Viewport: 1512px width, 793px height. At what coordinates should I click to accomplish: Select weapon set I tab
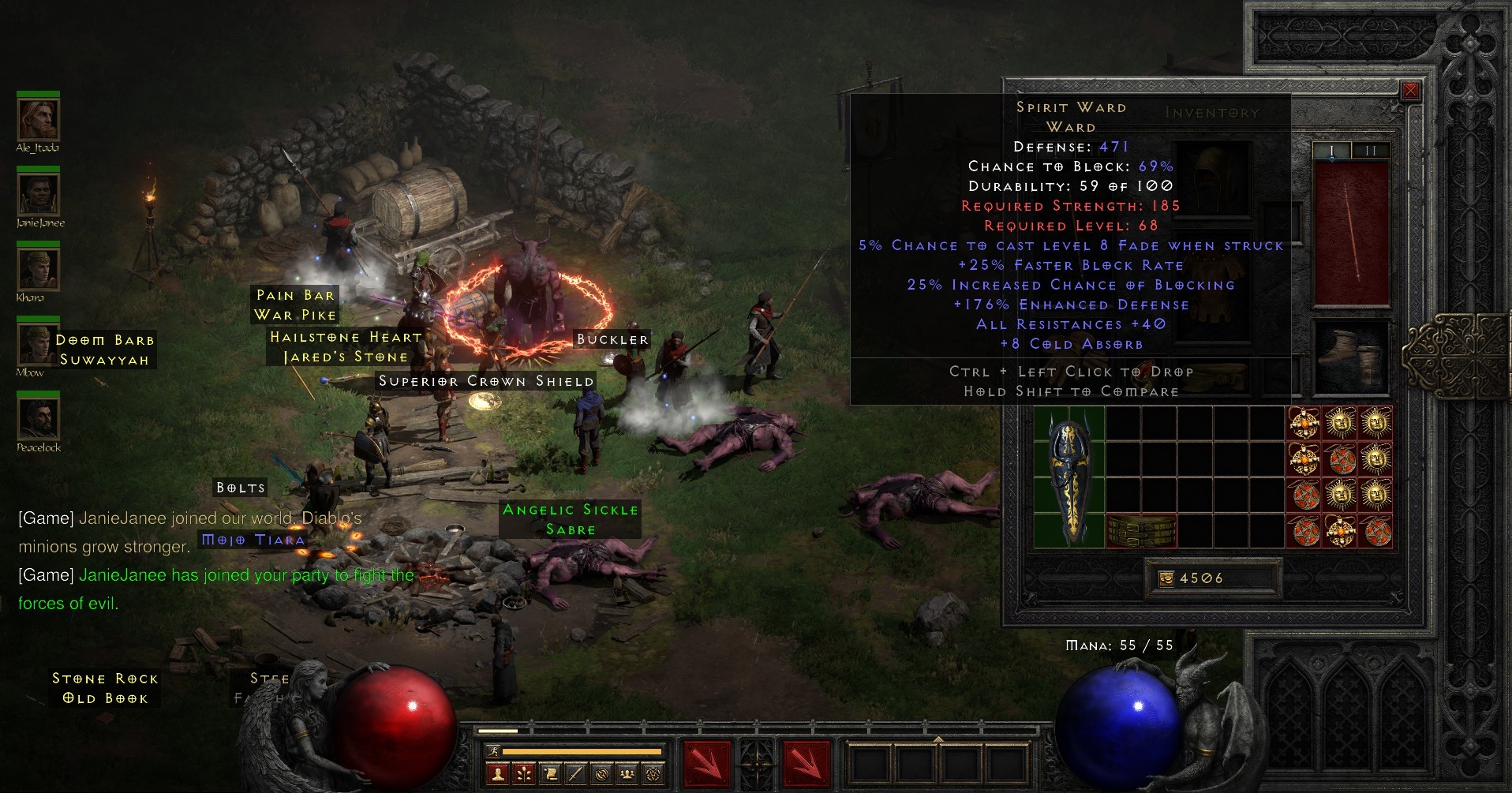click(1330, 148)
